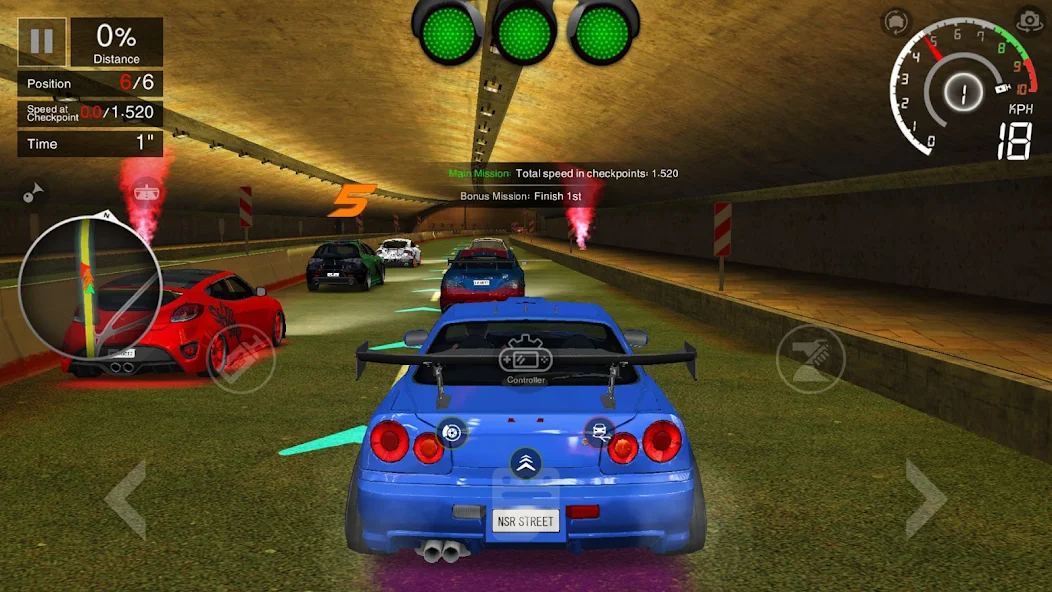Steer right with the right arrow
Screen dimensions: 1052x592
pyautogui.click(x=925, y=499)
